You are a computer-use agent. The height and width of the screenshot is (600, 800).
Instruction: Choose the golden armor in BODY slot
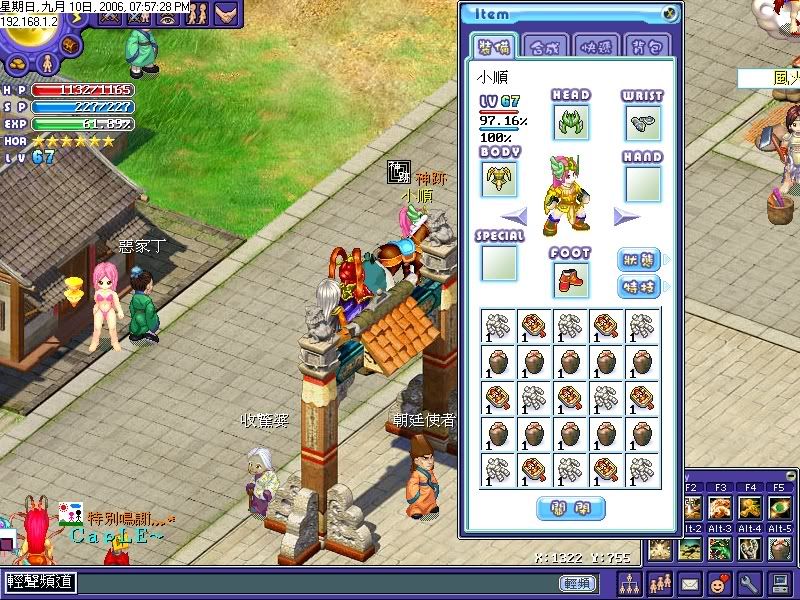click(499, 179)
